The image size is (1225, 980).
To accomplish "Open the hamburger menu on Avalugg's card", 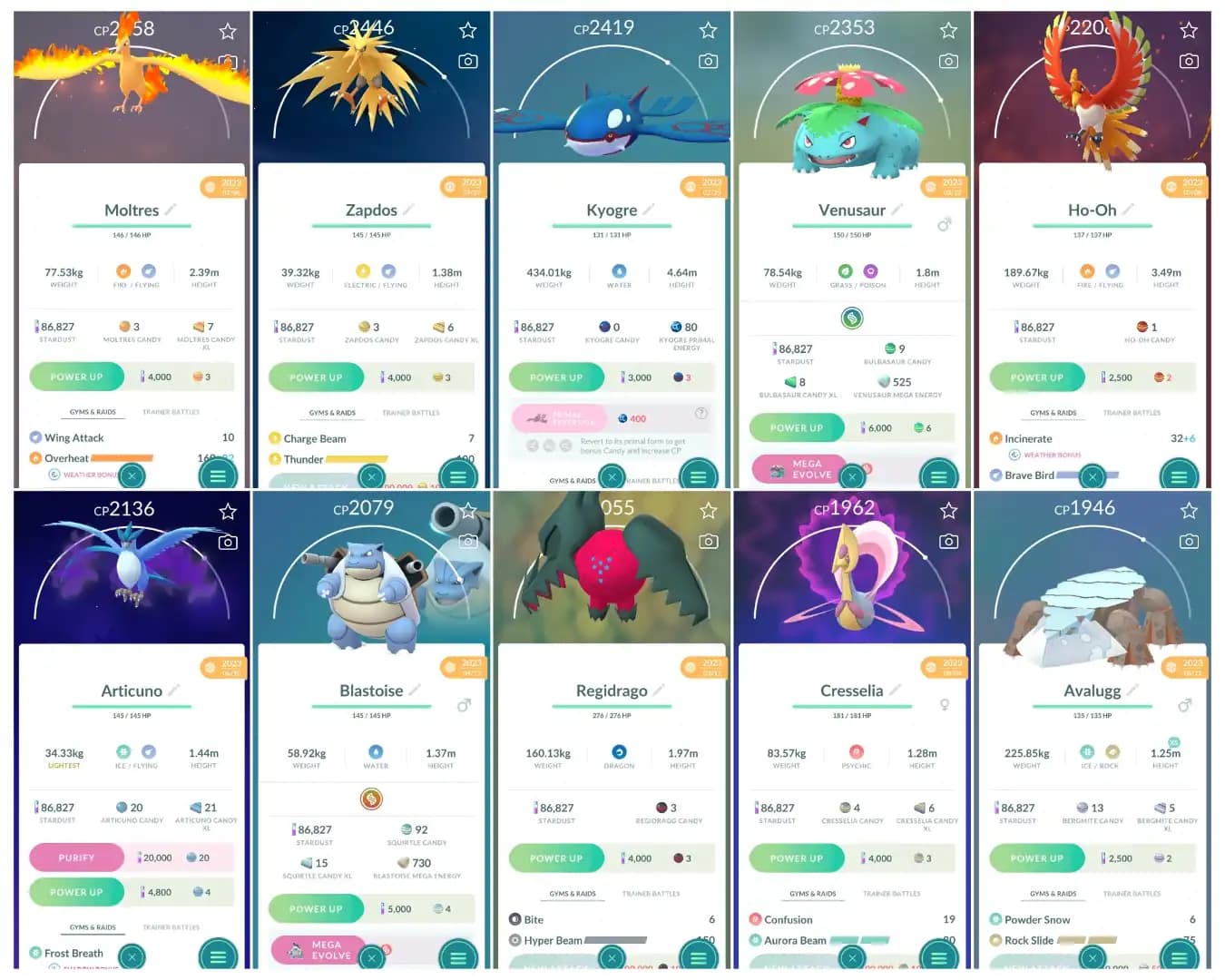I will (x=1179, y=956).
